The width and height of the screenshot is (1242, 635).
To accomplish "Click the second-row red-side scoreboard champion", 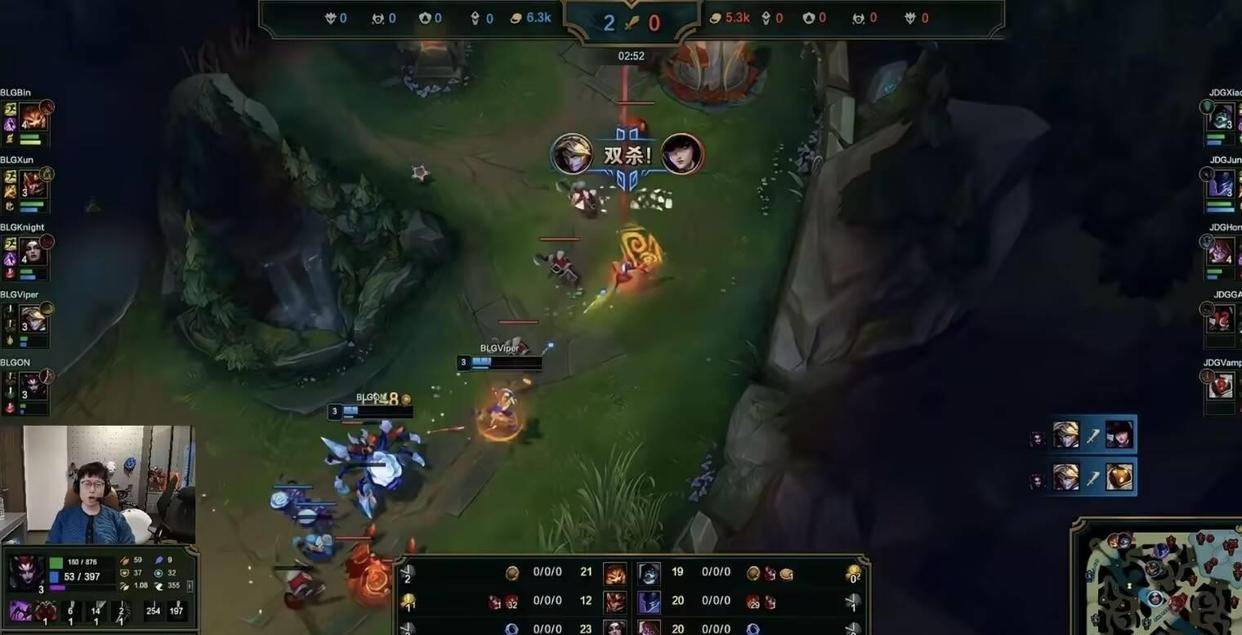I will 649,602.
